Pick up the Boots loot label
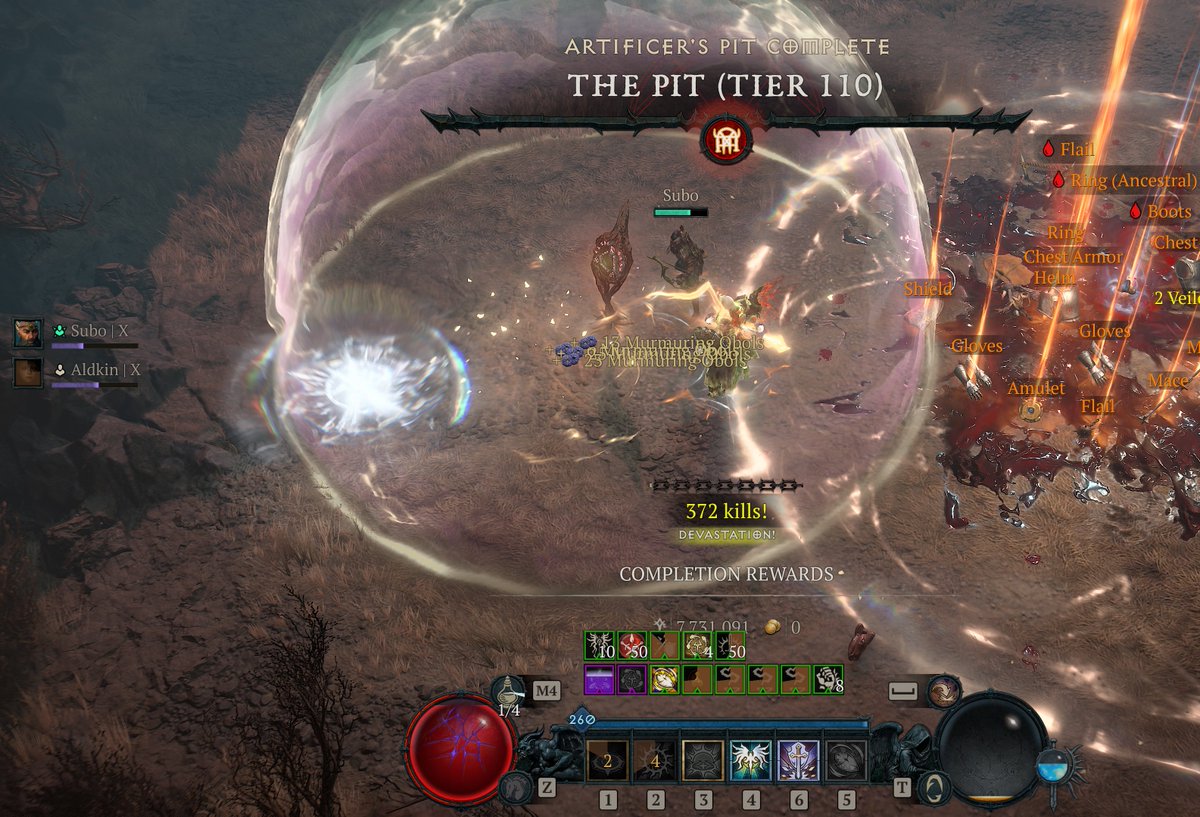 coord(1169,212)
